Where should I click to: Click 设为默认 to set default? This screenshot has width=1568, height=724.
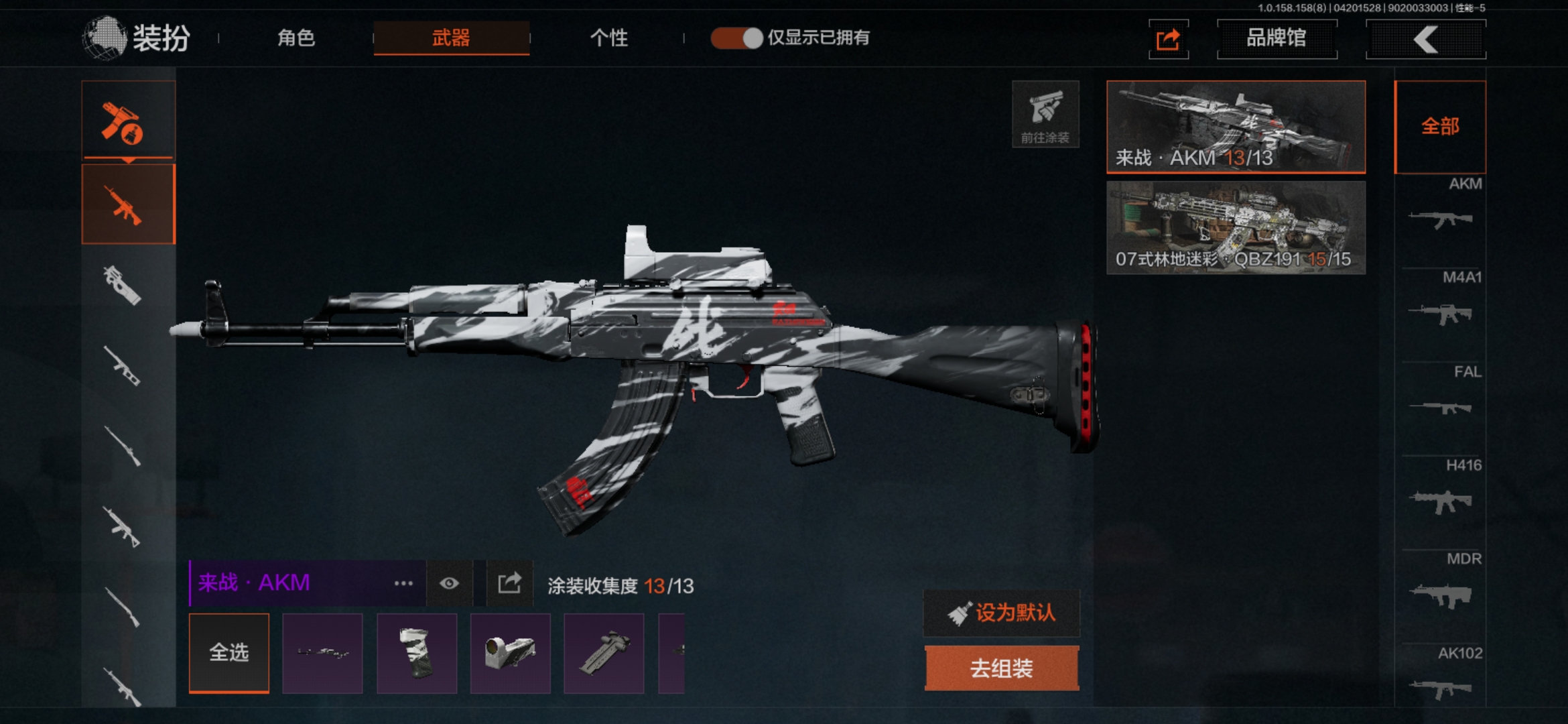[1002, 613]
